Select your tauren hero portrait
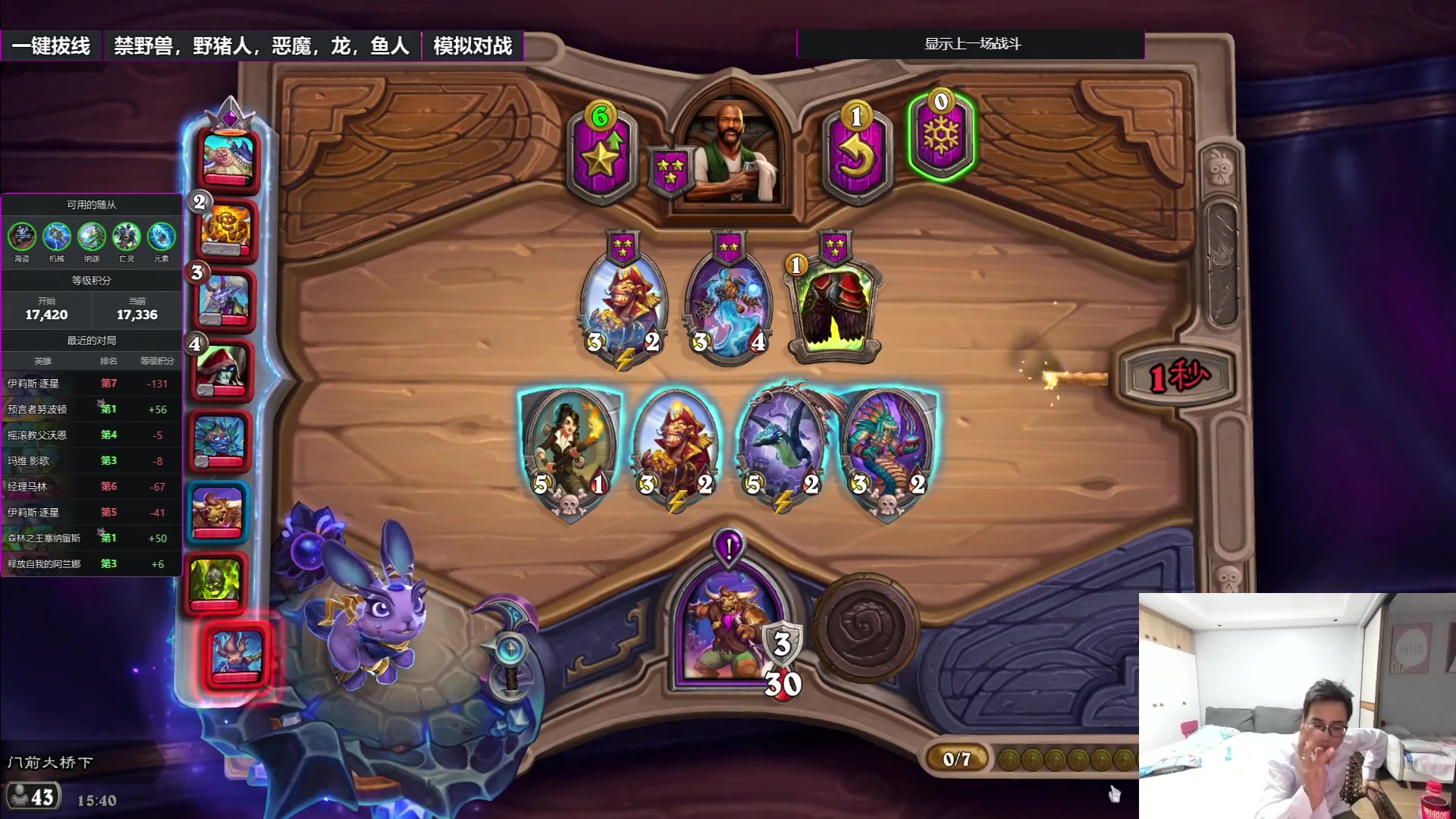This screenshot has width=1456, height=819. tap(730, 631)
